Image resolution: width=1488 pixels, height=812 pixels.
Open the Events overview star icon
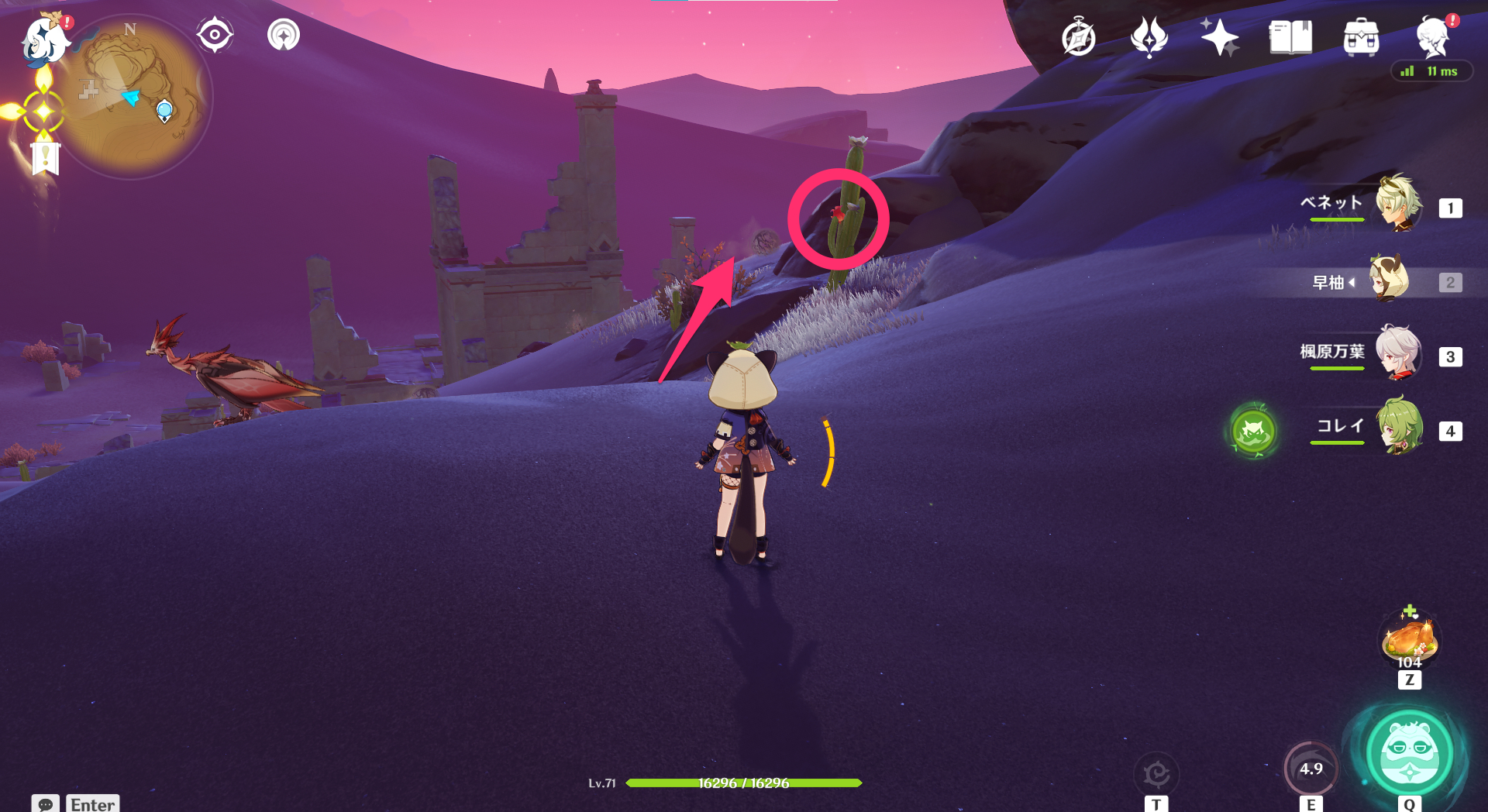click(x=1219, y=35)
